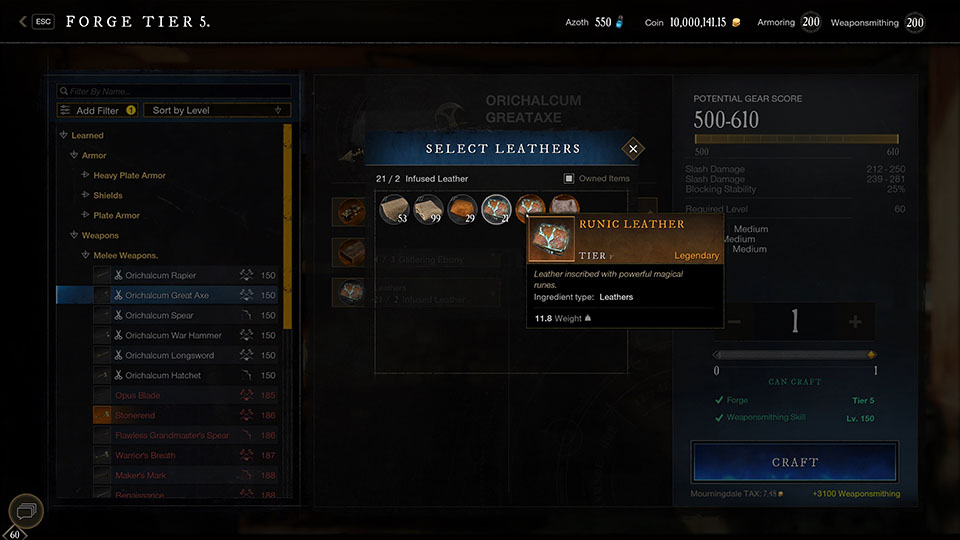The width and height of the screenshot is (960, 540).
Task: Click the Filter By Name search field
Action: coord(175,91)
